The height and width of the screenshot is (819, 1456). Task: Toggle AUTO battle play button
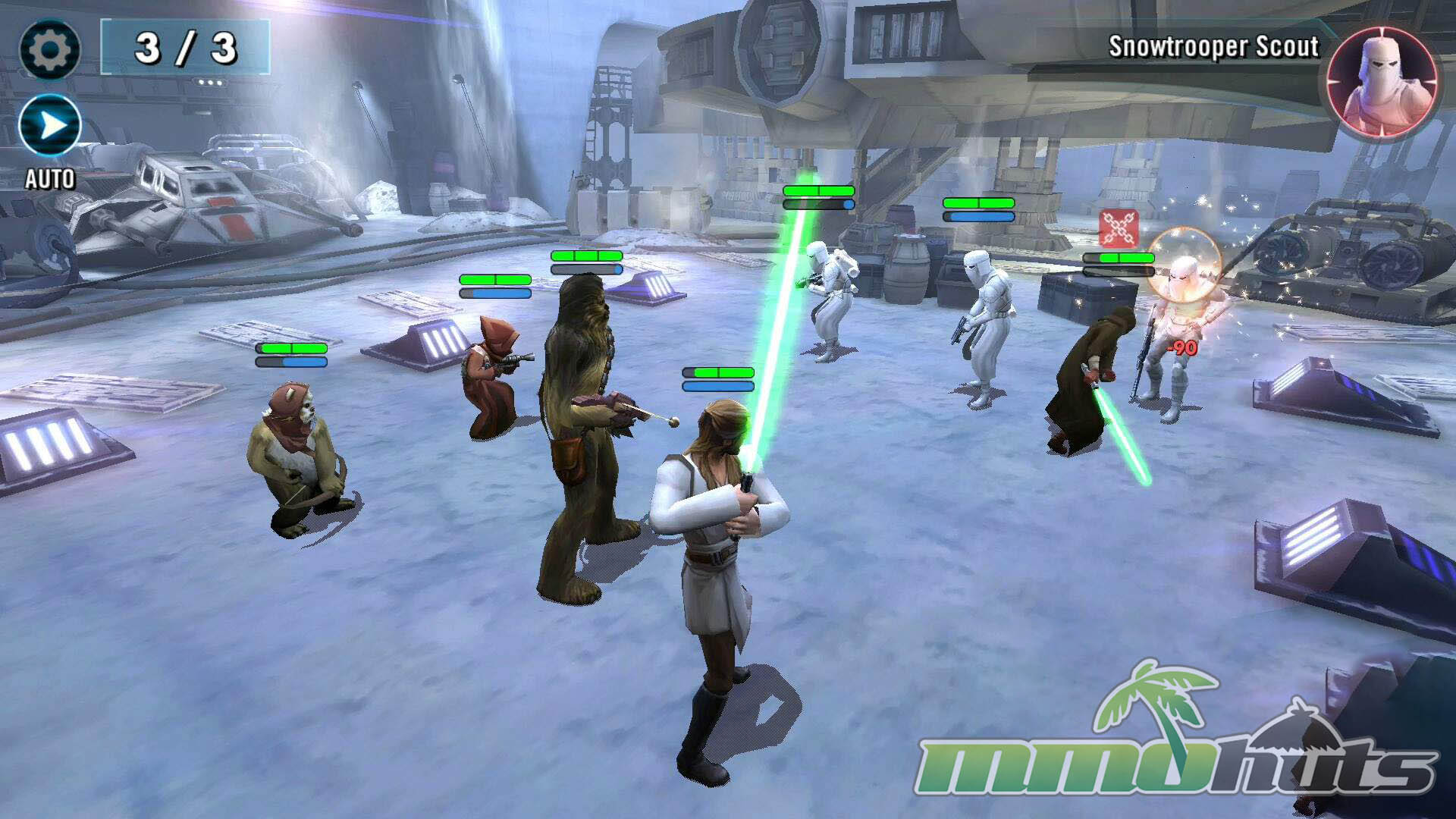[x=50, y=126]
